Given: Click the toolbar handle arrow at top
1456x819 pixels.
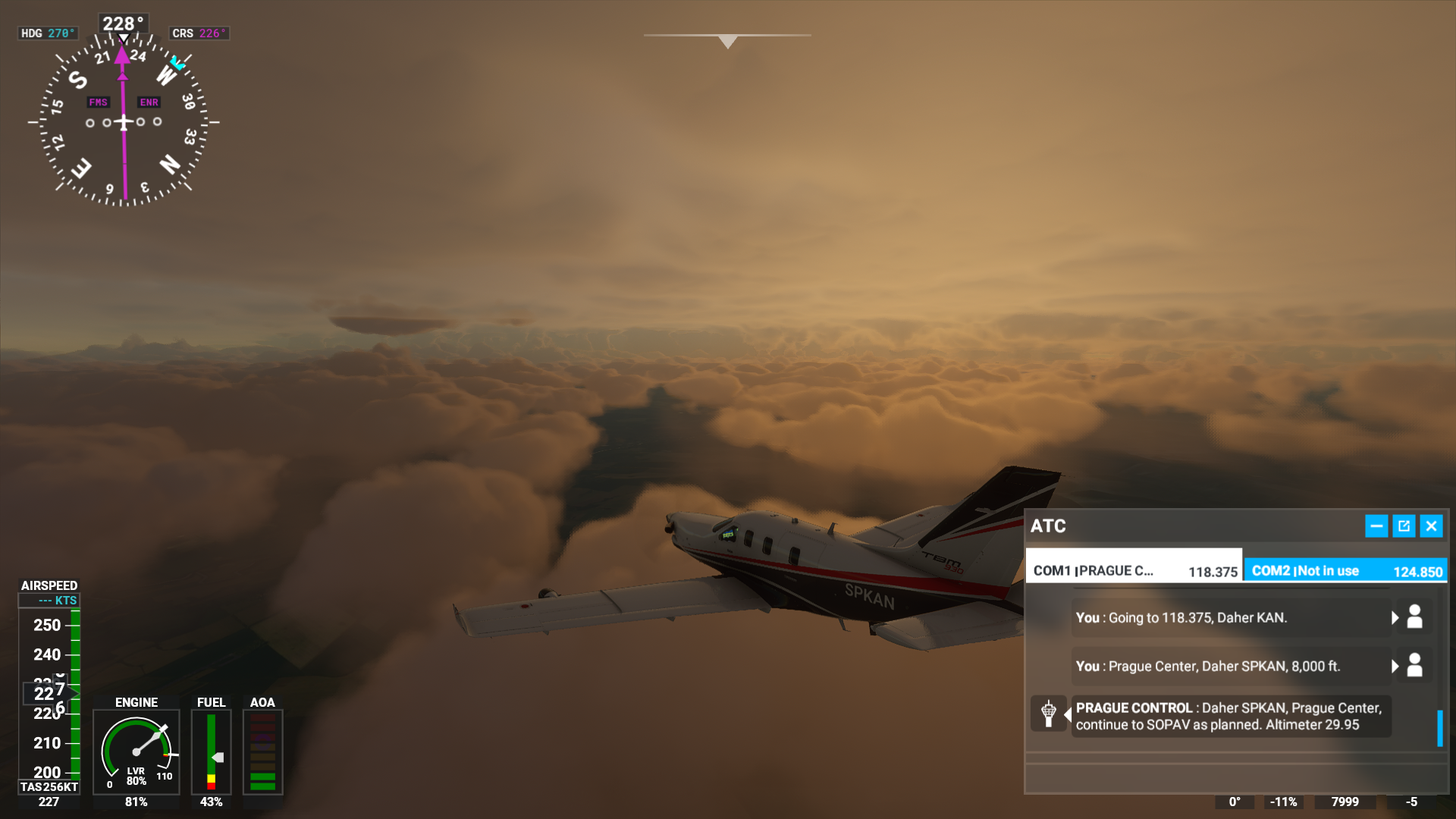Looking at the screenshot, I should [x=727, y=41].
